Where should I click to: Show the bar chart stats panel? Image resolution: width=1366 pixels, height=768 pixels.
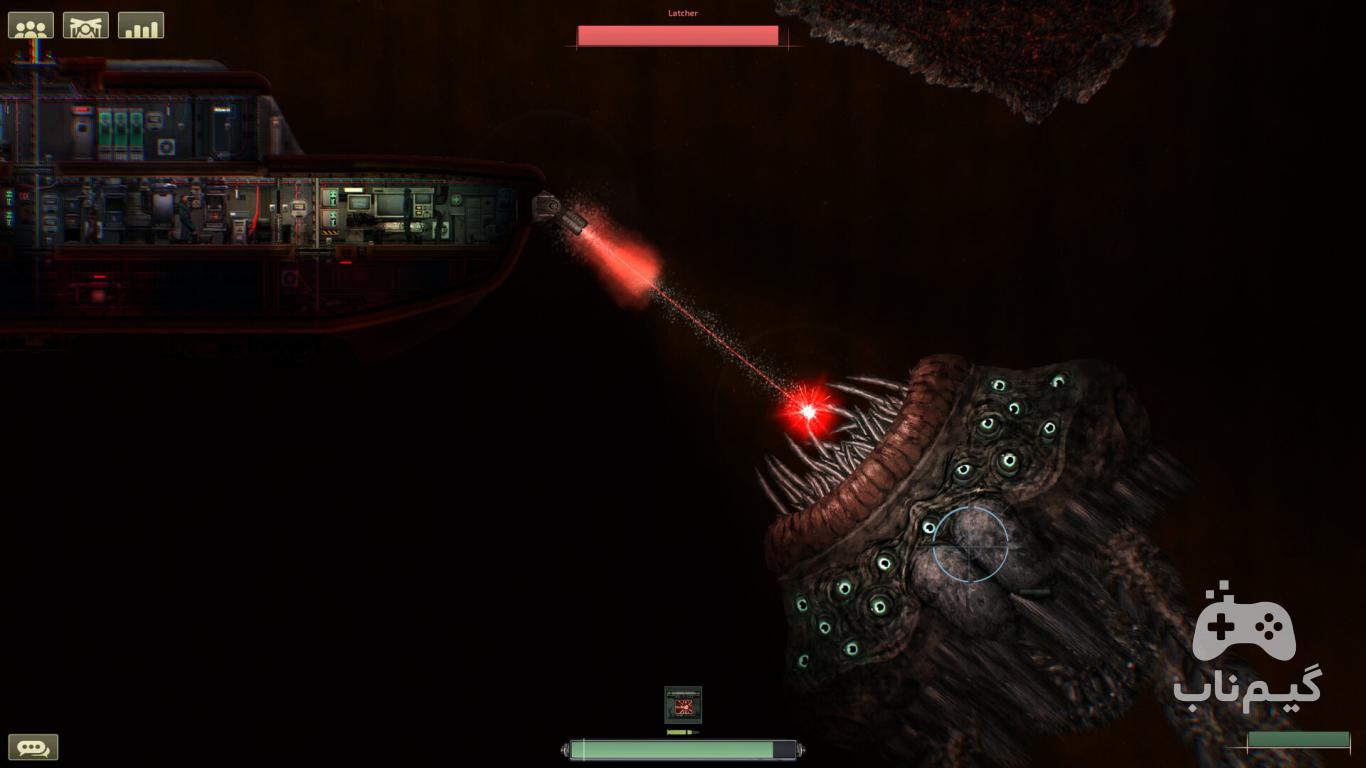coord(141,25)
